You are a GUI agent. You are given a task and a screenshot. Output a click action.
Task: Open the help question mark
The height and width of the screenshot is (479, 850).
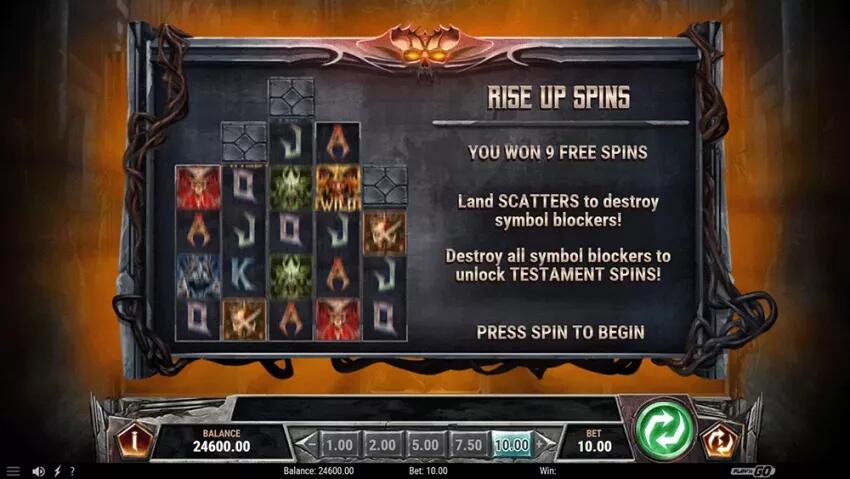(72, 471)
